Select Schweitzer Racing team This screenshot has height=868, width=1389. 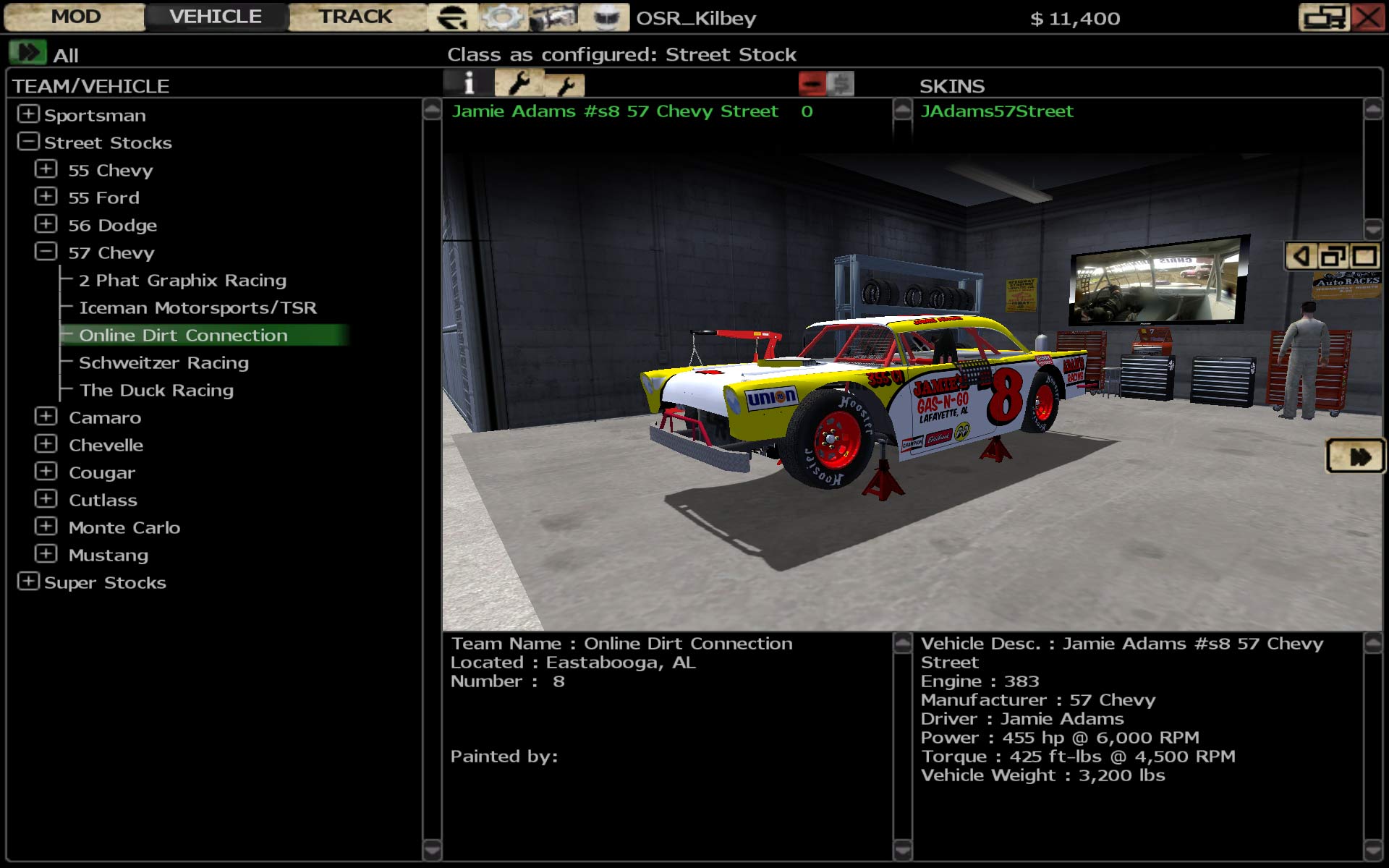click(163, 362)
